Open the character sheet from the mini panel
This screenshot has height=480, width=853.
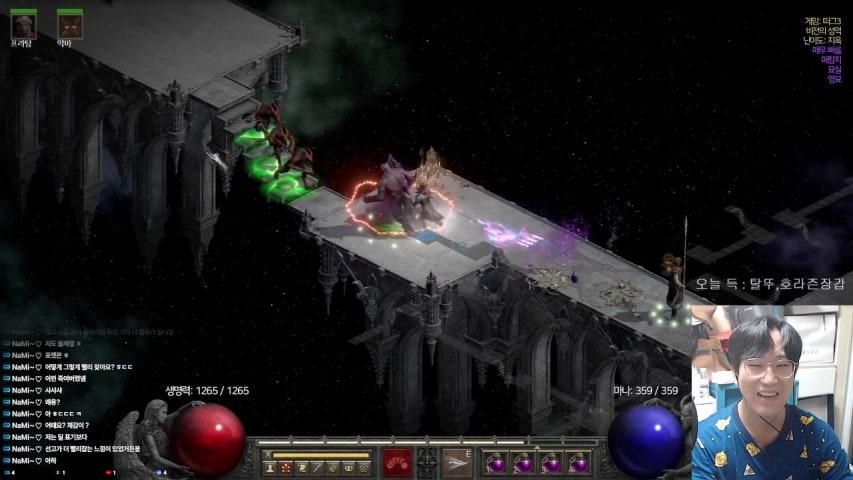[270, 467]
